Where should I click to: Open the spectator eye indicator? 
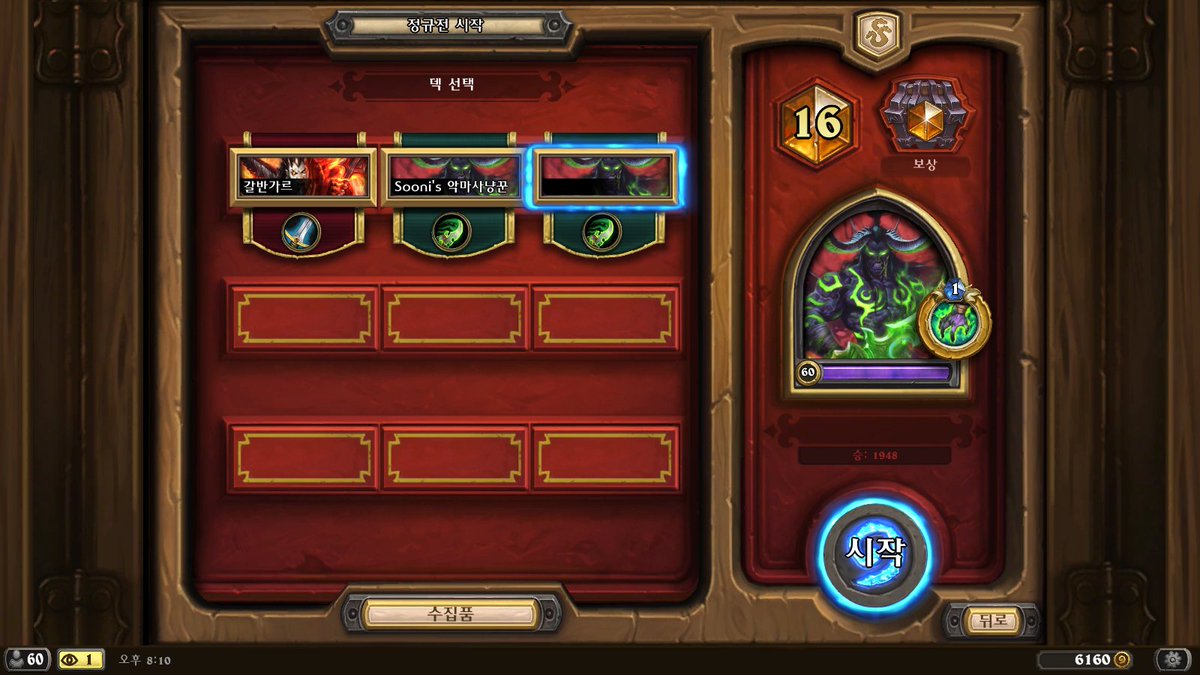pos(81,659)
